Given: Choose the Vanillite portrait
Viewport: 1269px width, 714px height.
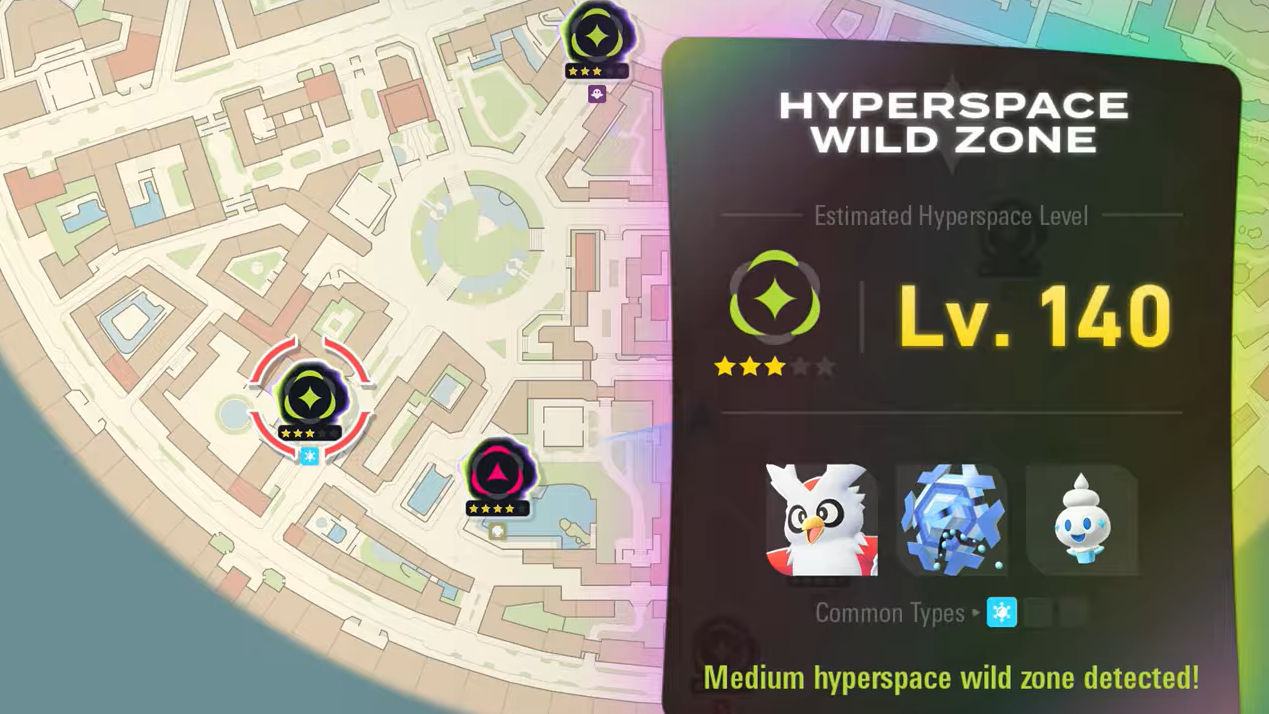Looking at the screenshot, I should tap(1082, 520).
